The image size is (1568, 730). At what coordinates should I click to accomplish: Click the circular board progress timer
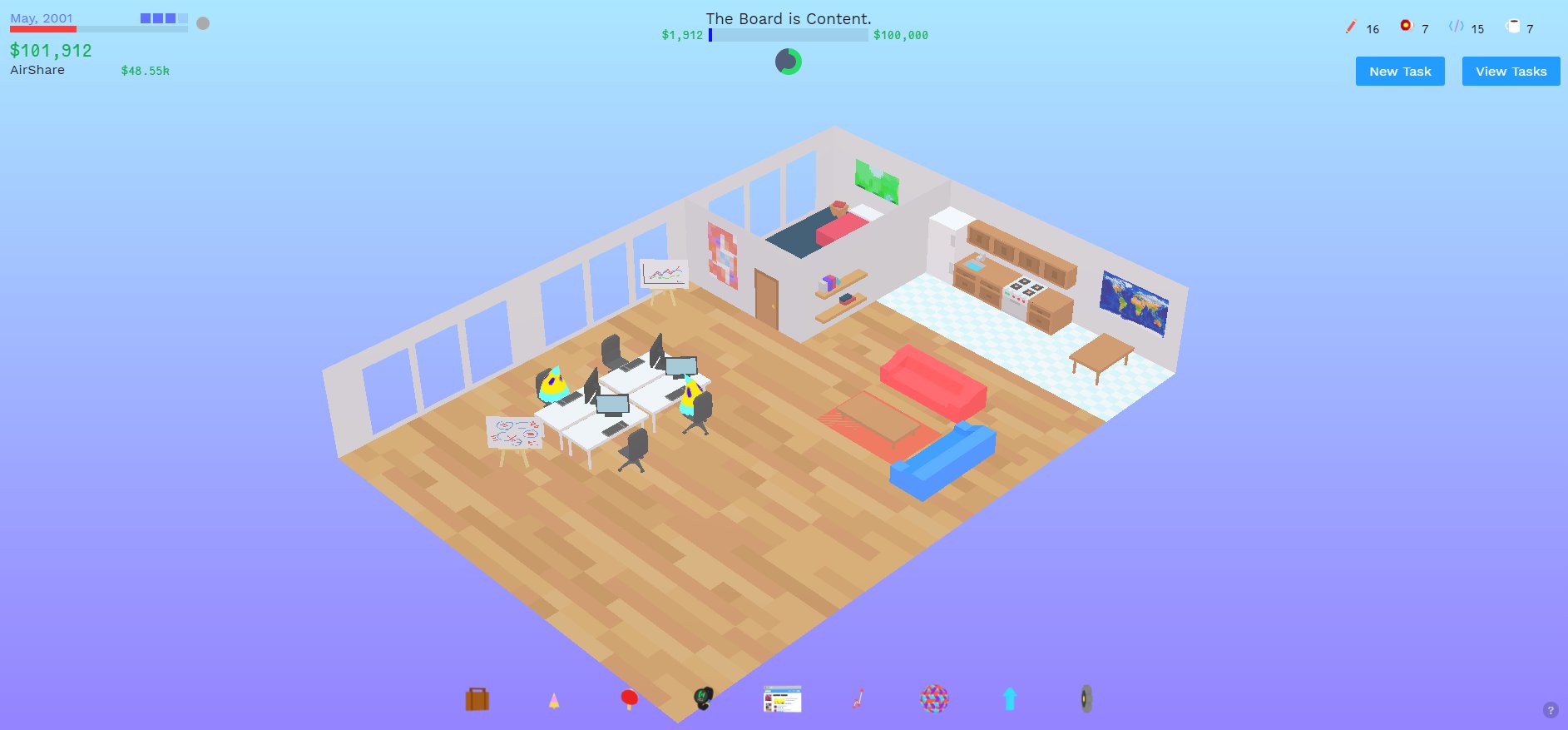pyautogui.click(x=788, y=61)
